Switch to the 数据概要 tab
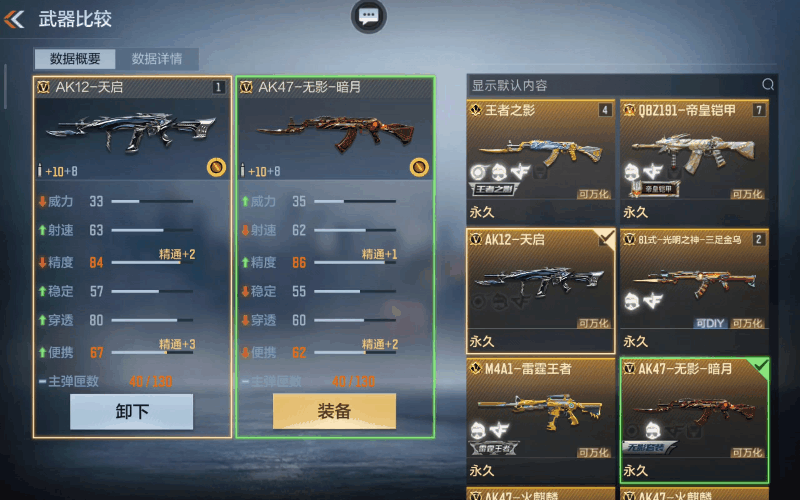Screen dimensions: 800x500 click(x=74, y=59)
